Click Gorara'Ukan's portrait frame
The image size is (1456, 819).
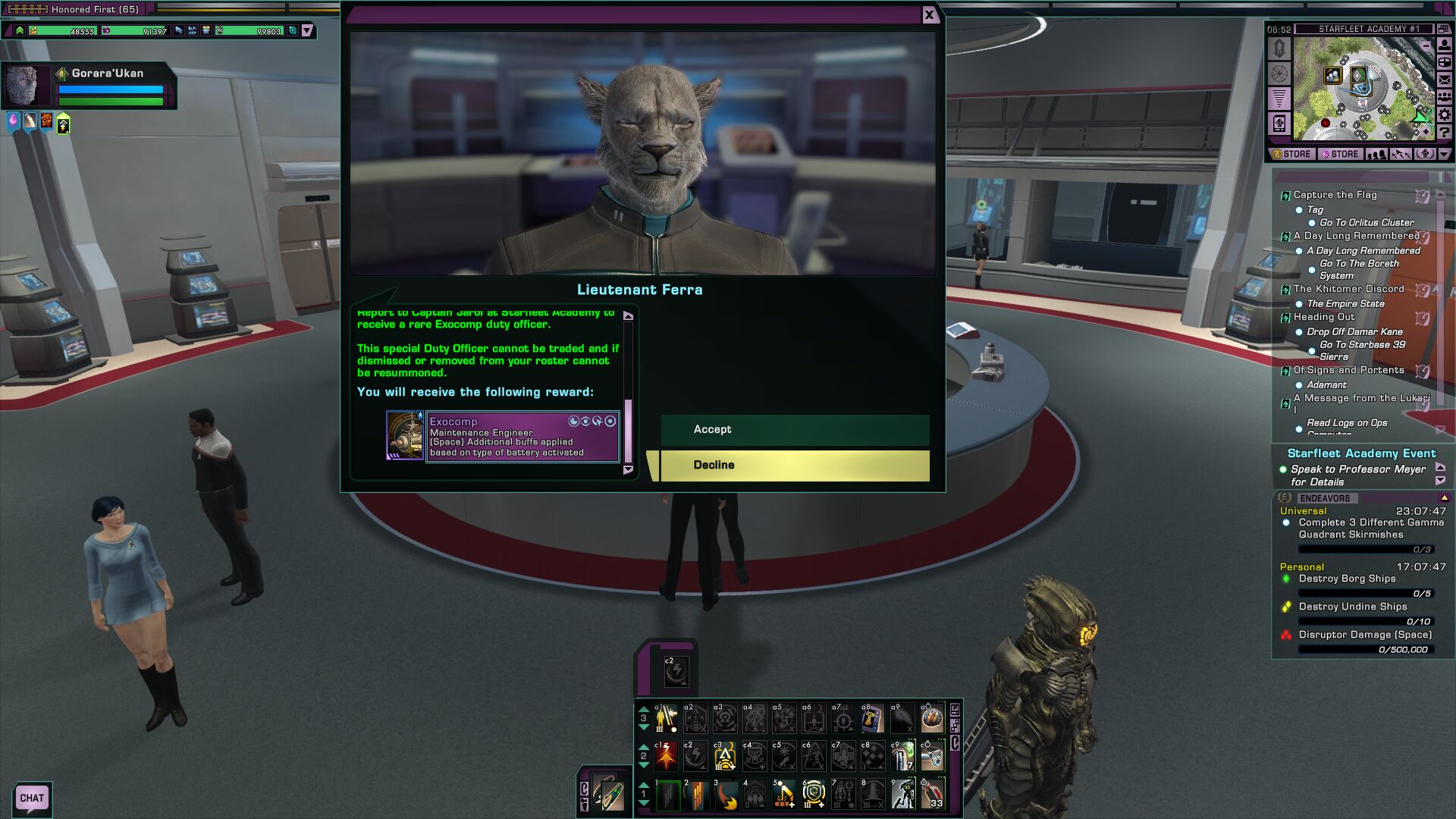[24, 85]
